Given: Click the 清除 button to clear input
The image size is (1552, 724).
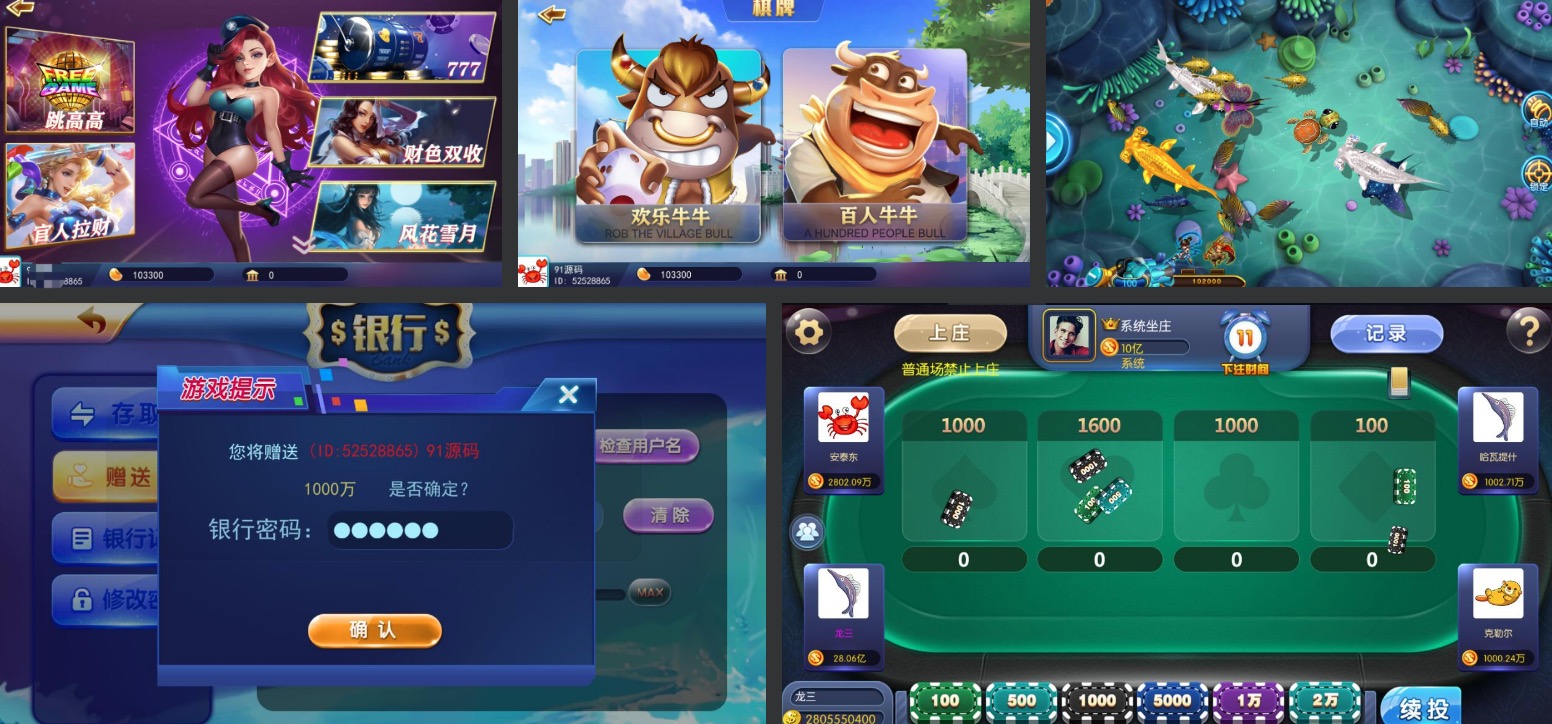Looking at the screenshot, I should 667,516.
